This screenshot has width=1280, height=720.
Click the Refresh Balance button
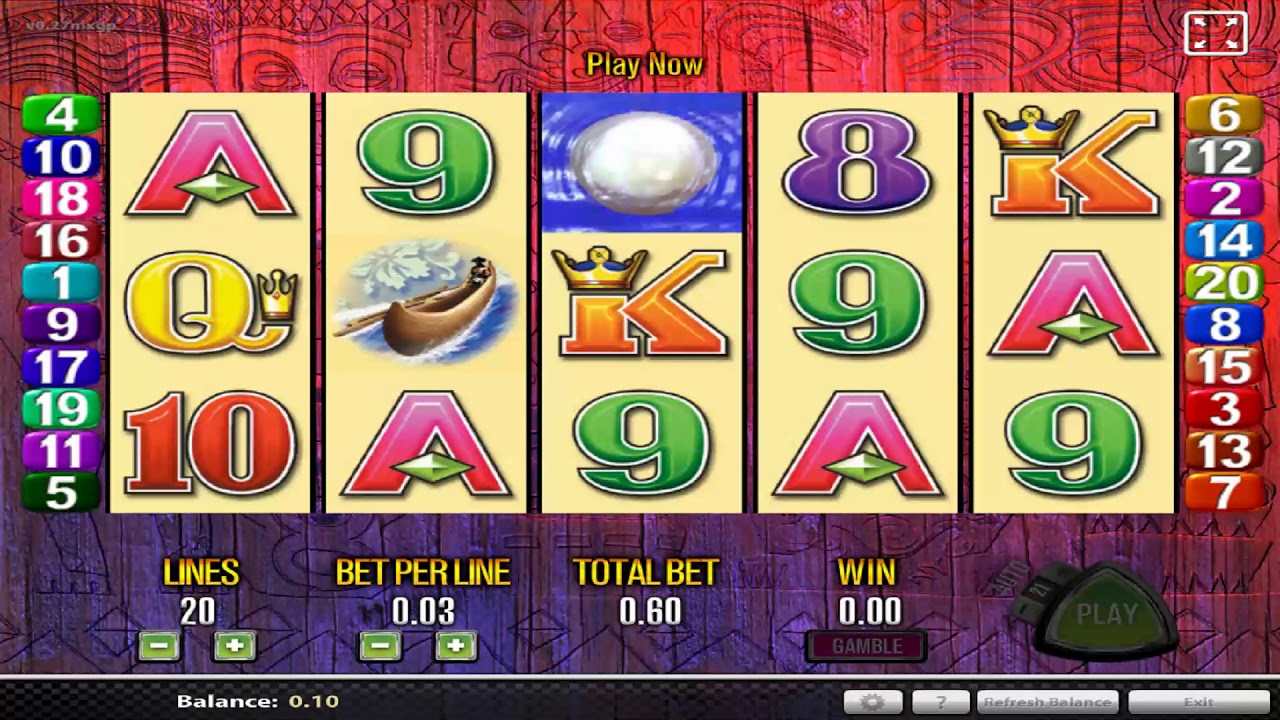(x=1046, y=702)
